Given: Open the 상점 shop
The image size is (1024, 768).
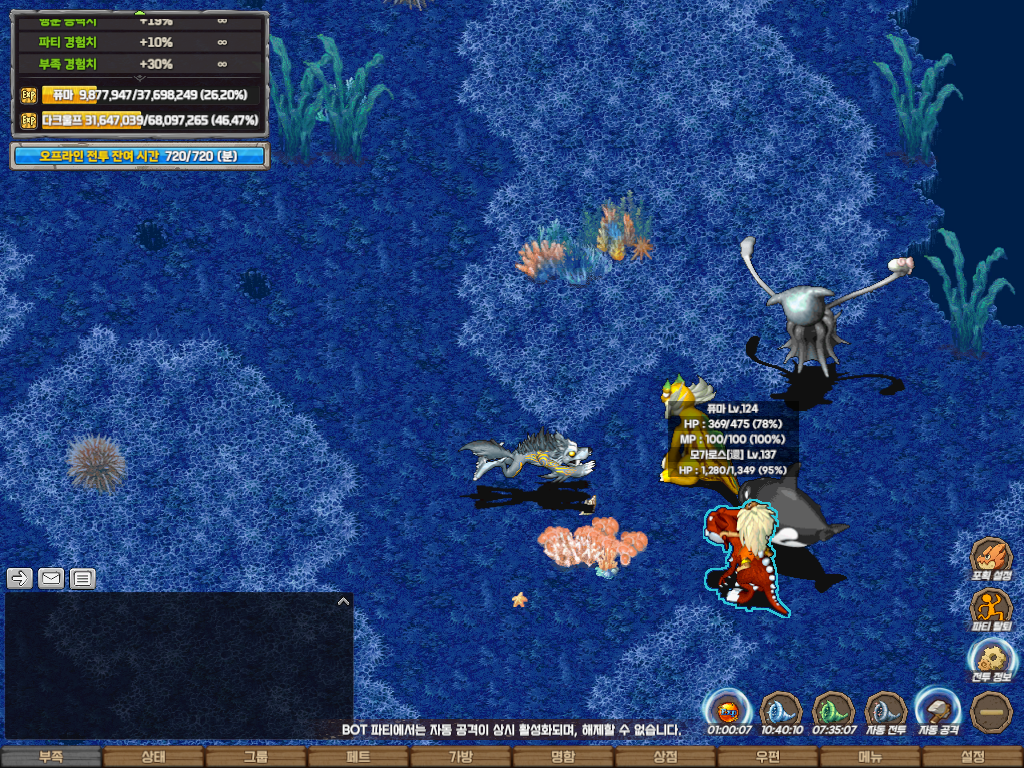Looking at the screenshot, I should coord(665,757).
